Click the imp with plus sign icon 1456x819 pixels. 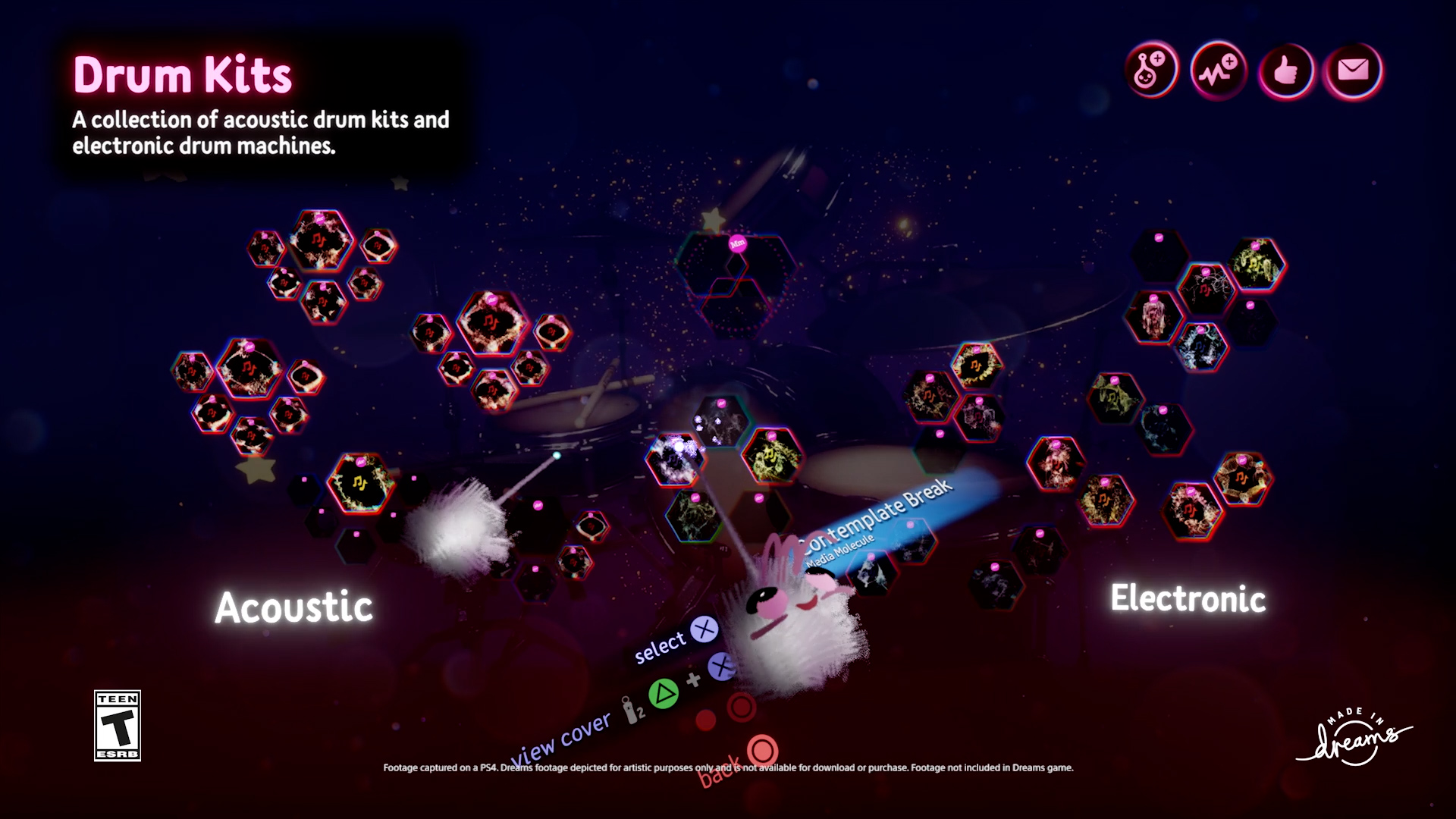1151,71
